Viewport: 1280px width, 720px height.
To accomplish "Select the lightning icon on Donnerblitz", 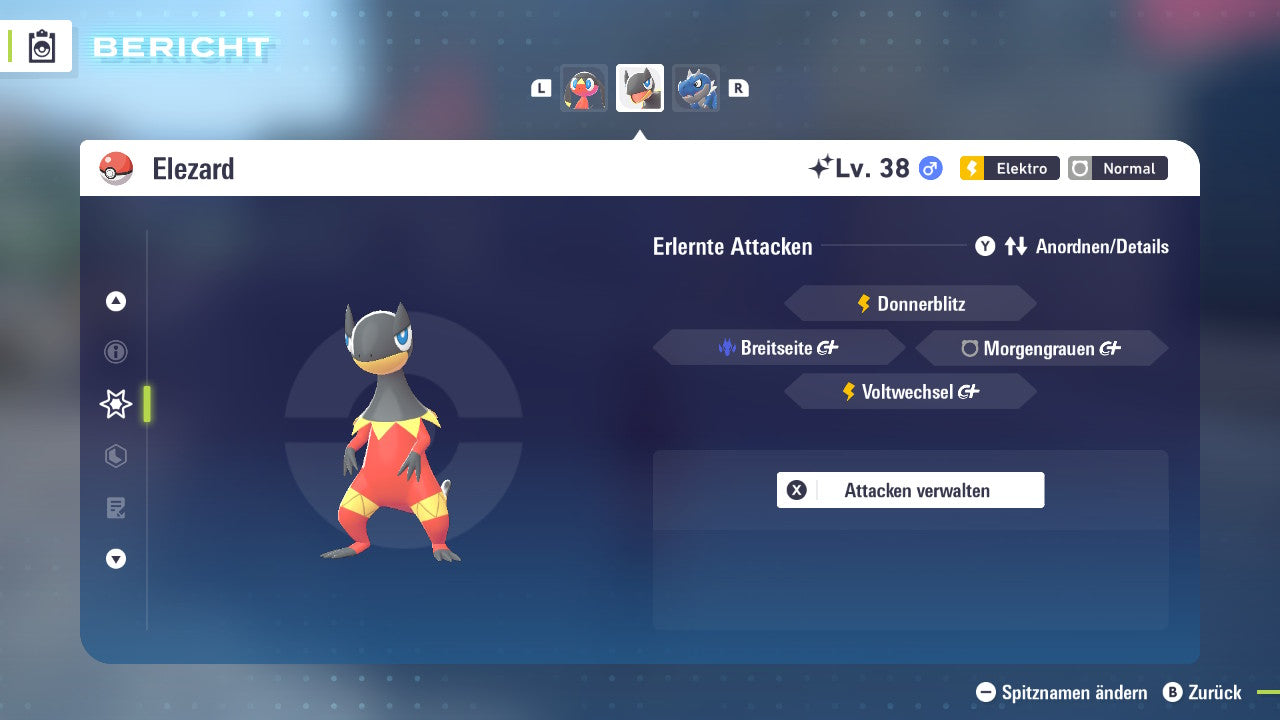I will (865, 303).
